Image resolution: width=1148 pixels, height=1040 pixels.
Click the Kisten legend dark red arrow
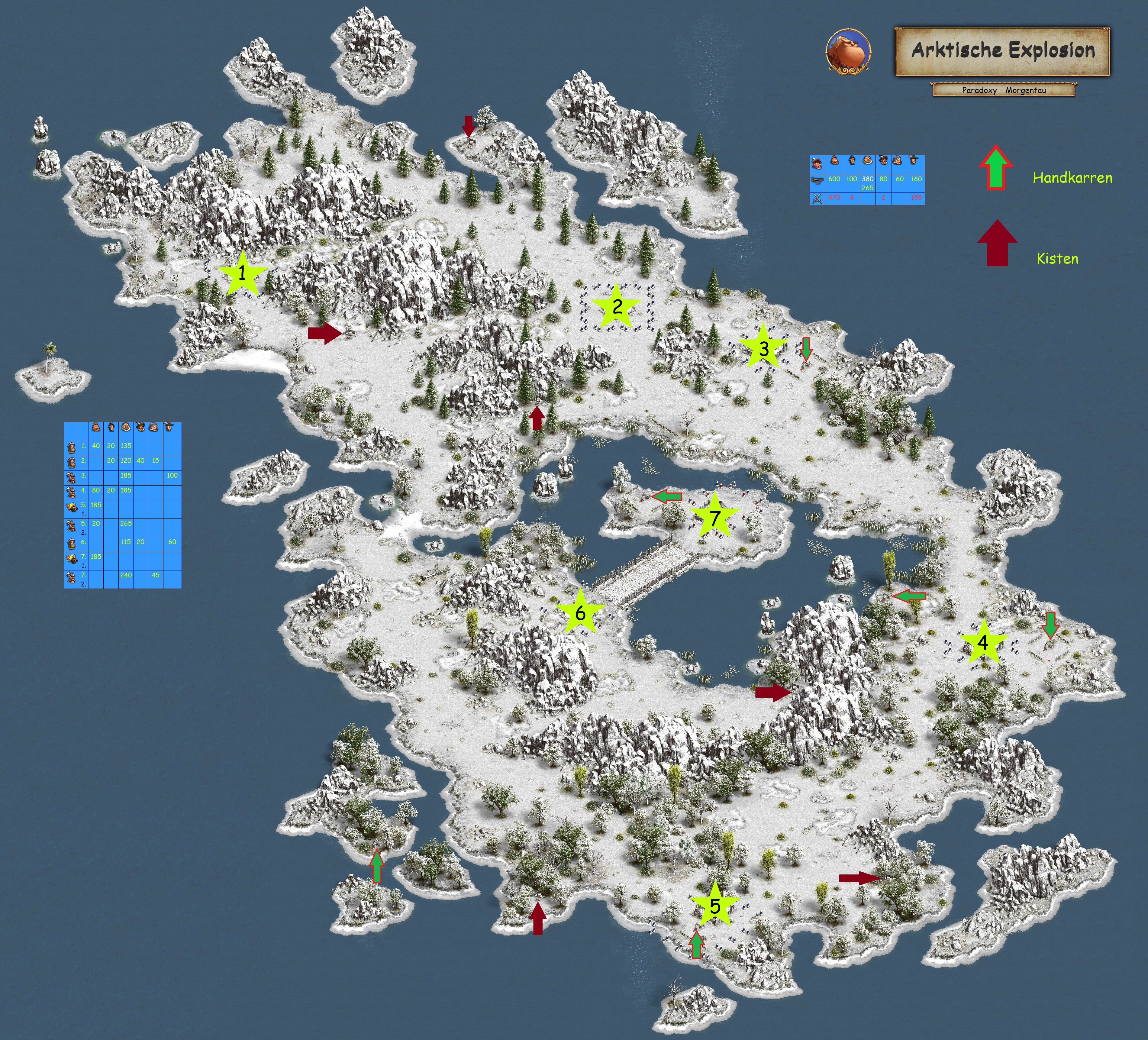tap(997, 244)
